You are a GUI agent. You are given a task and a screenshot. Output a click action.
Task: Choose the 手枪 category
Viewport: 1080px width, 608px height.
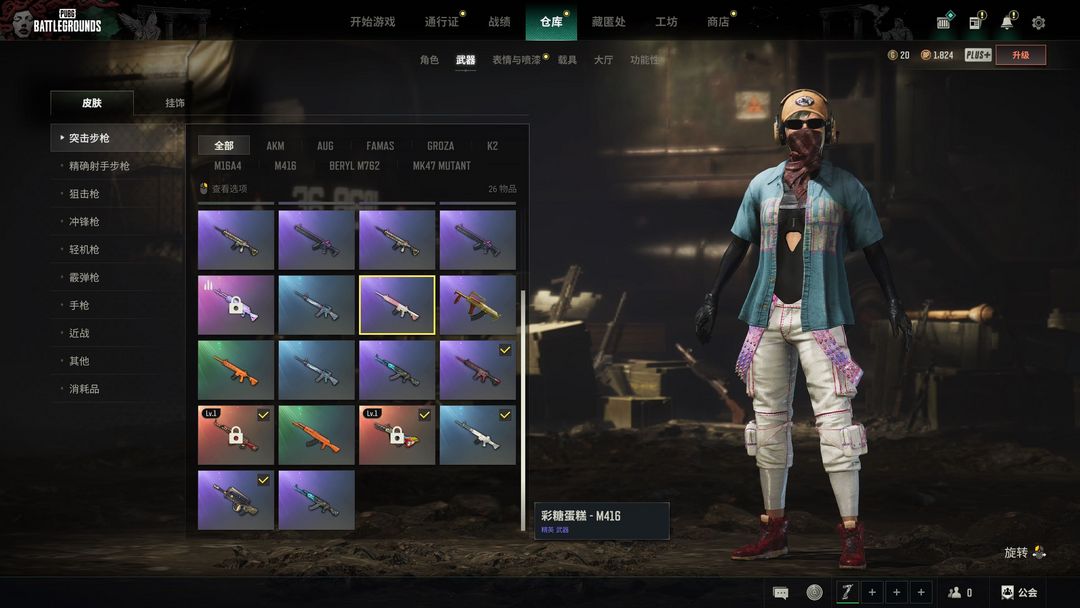click(79, 305)
